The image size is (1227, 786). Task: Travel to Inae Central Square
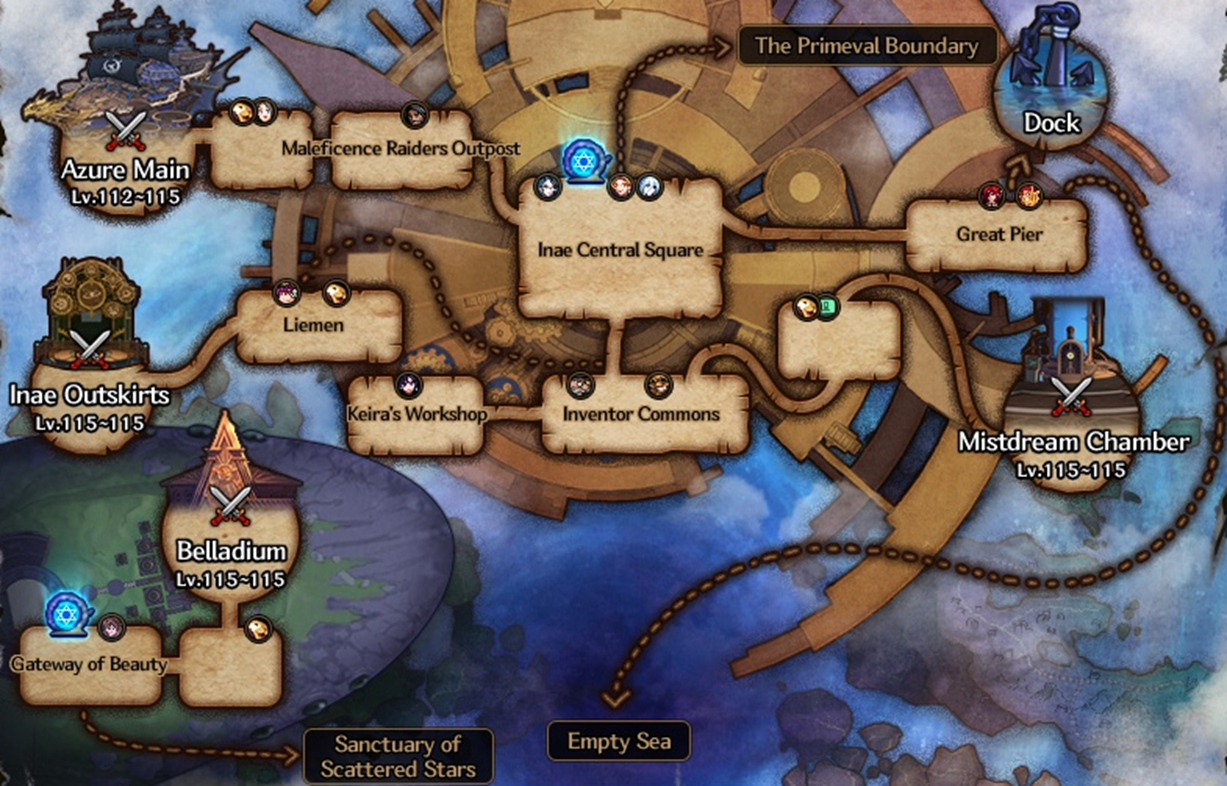point(620,250)
